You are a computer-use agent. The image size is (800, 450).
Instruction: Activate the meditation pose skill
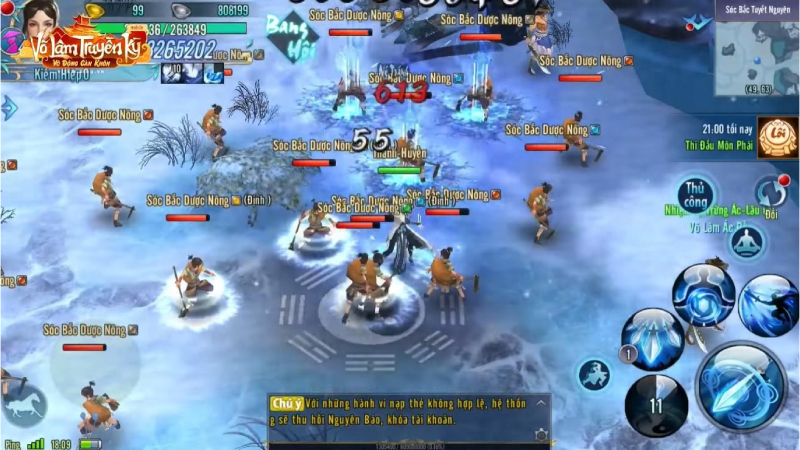coord(746,242)
